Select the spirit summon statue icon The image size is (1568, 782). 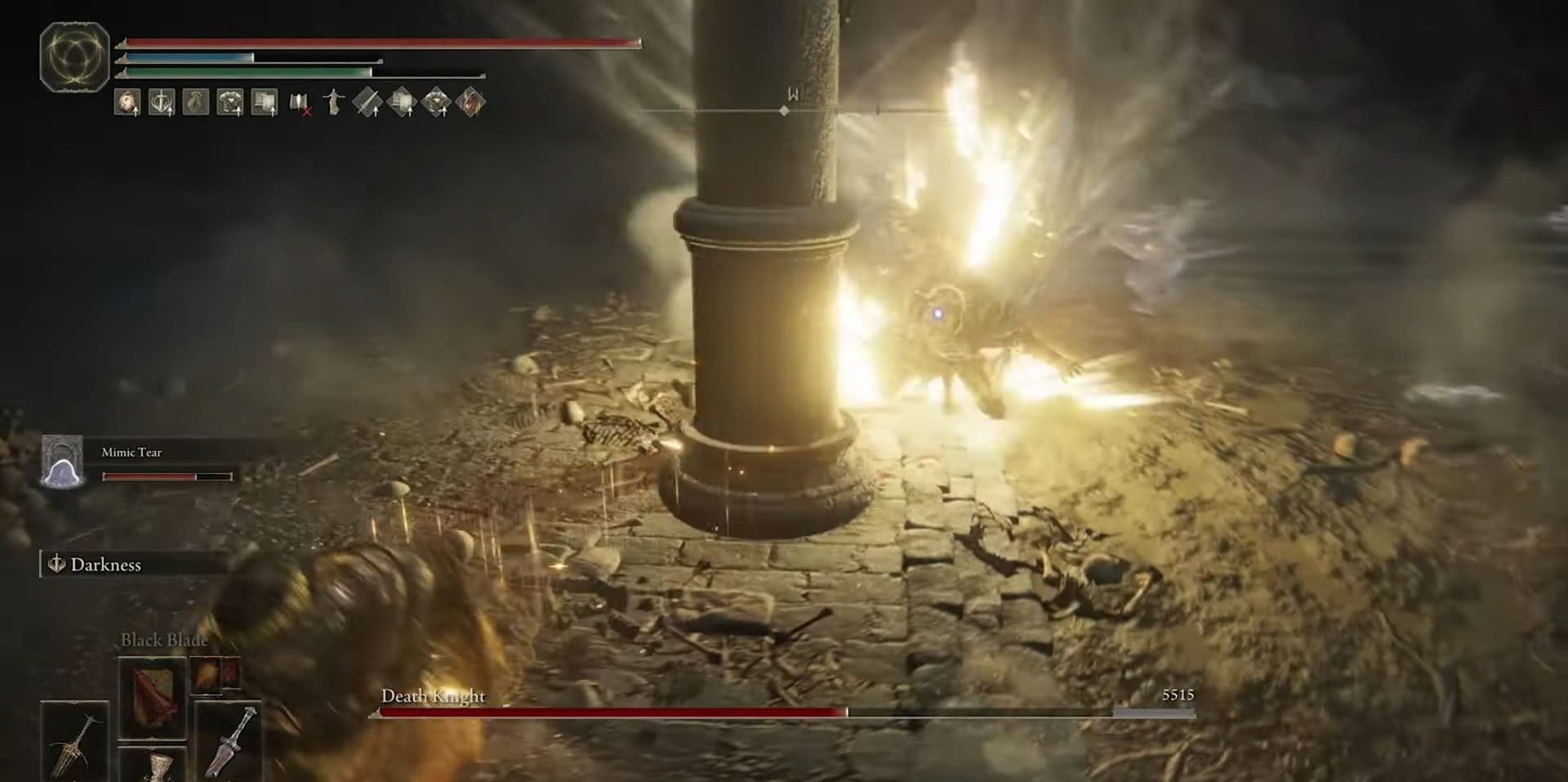pos(333,103)
